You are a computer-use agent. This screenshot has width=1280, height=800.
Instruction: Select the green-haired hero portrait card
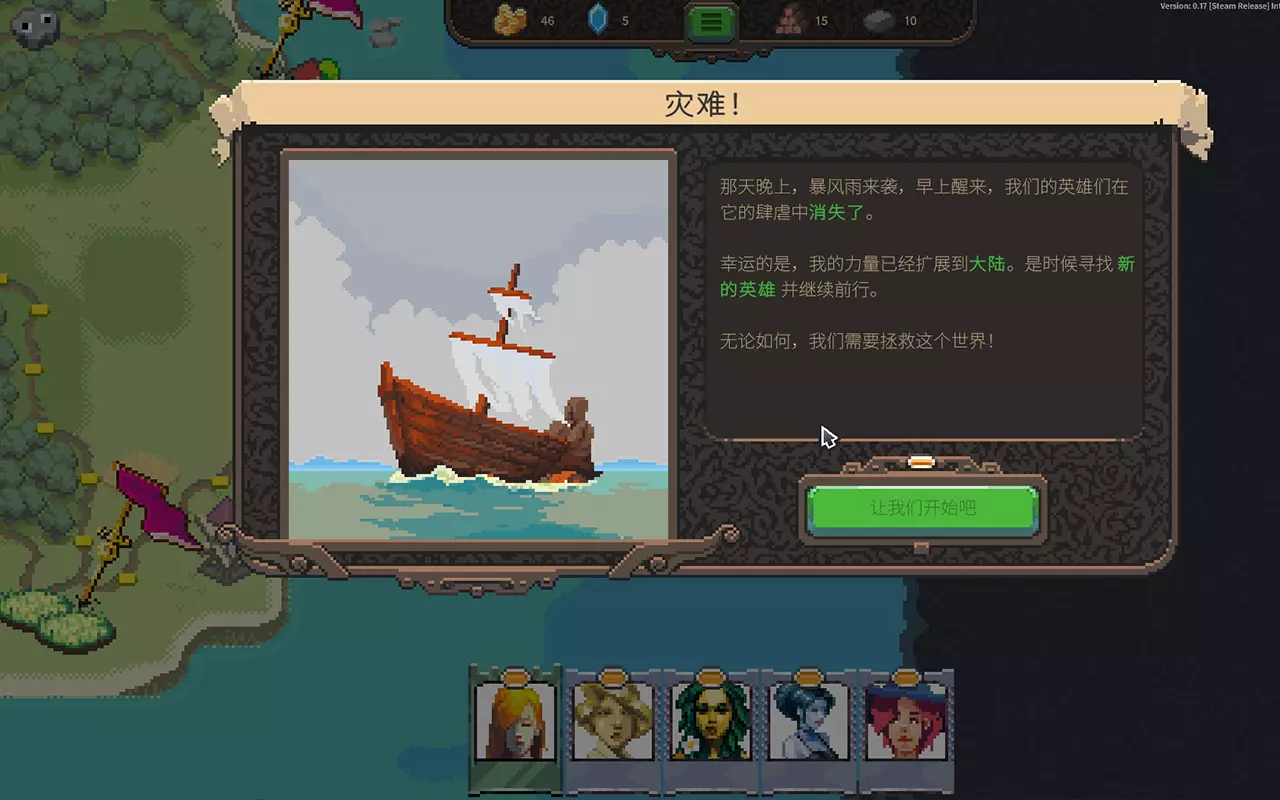tap(711, 722)
